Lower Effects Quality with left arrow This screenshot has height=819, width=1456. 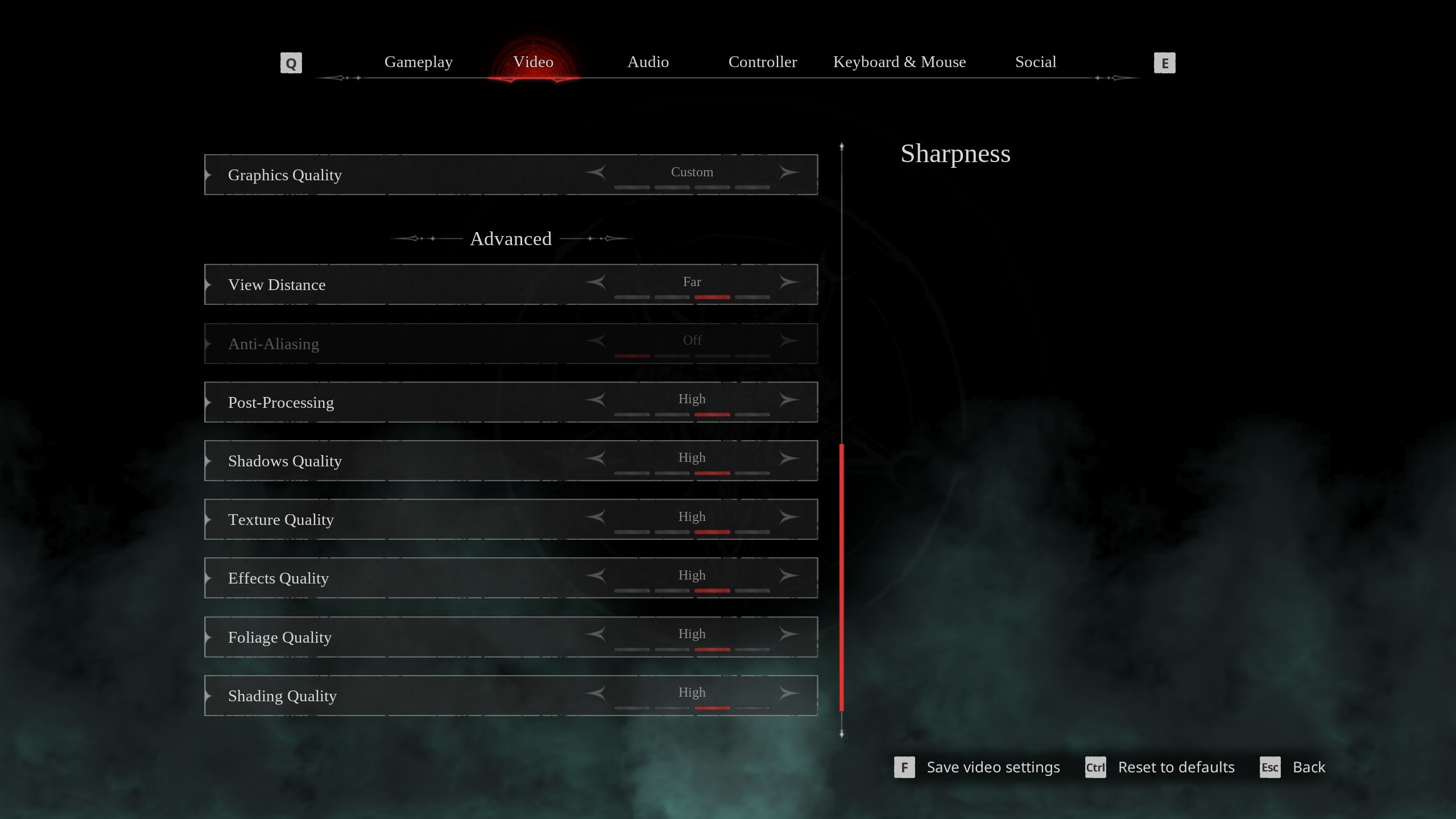pos(595,576)
